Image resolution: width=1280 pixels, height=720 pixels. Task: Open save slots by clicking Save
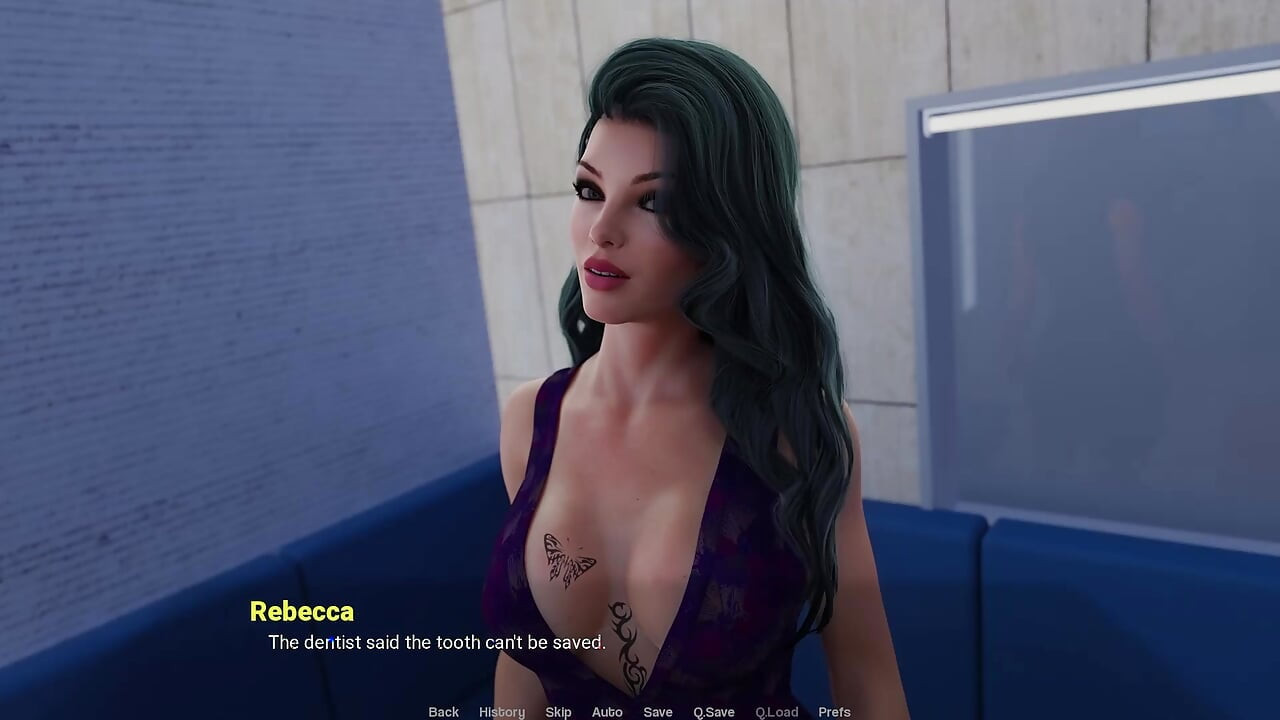click(658, 712)
